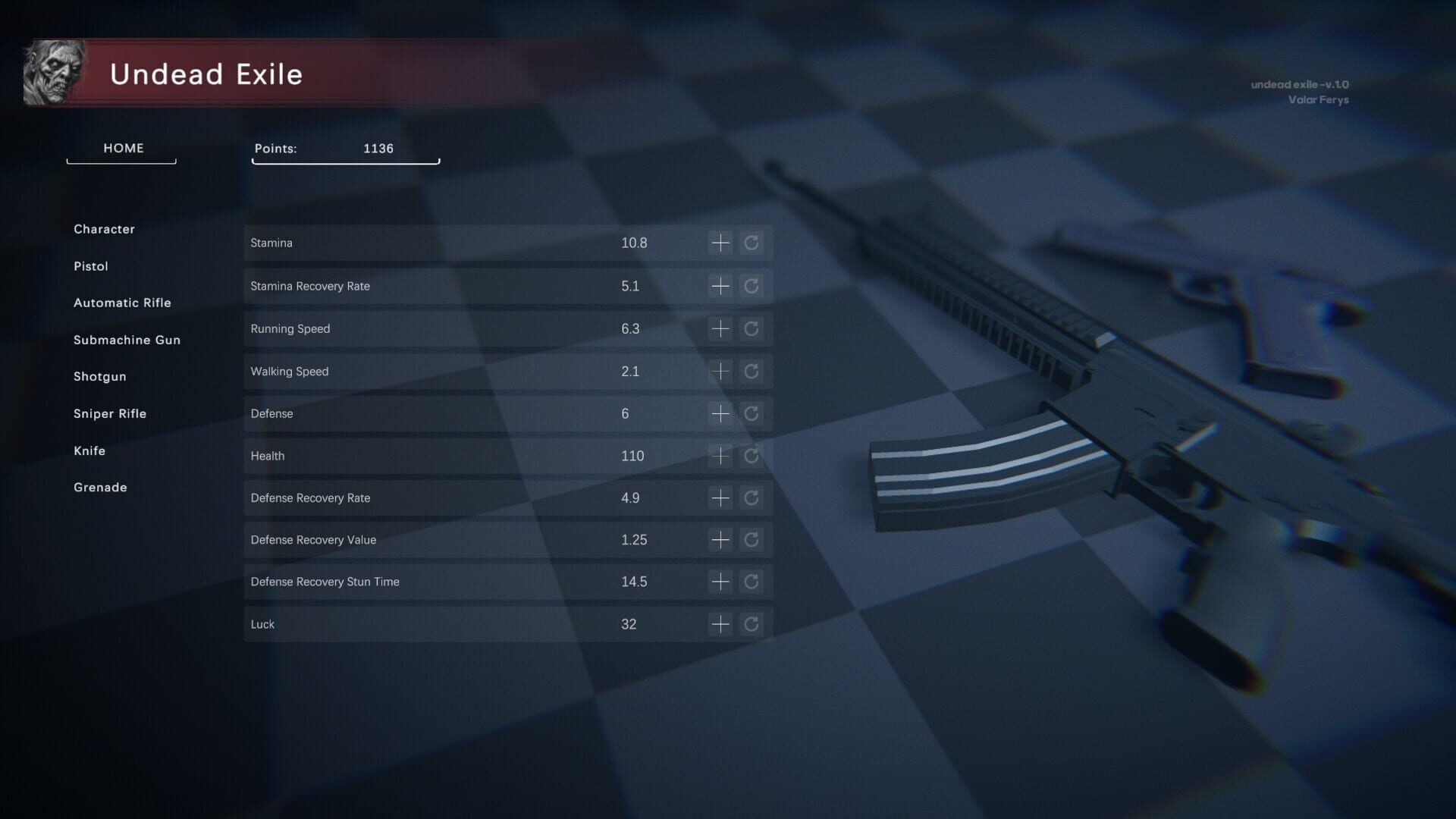Screen dimensions: 1456x819
Task: Reset the Health stat
Action: pos(752,456)
